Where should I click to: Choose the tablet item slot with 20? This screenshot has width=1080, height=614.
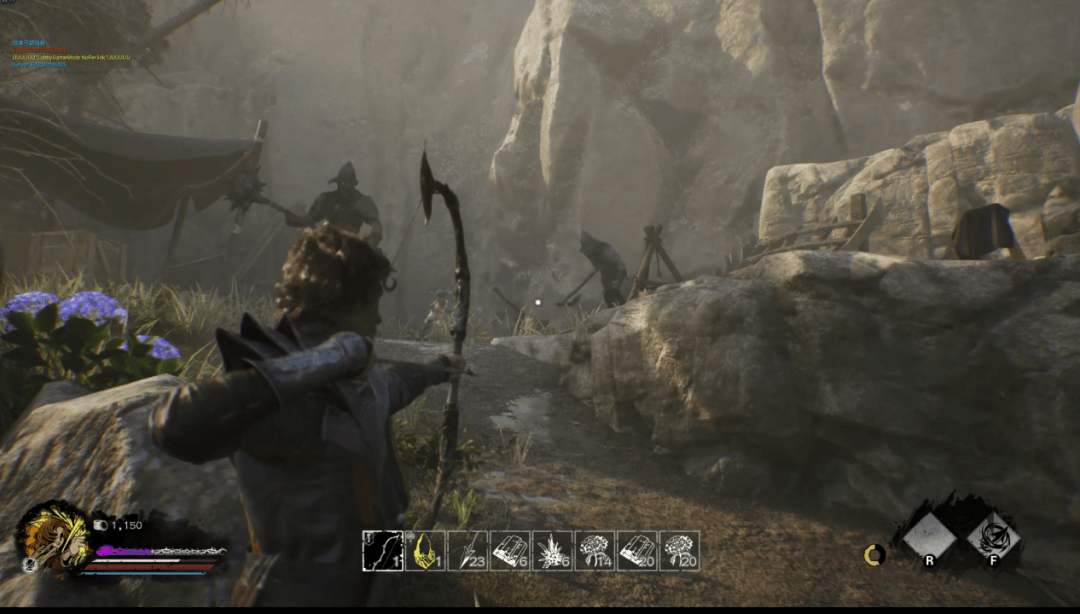pyautogui.click(x=637, y=551)
